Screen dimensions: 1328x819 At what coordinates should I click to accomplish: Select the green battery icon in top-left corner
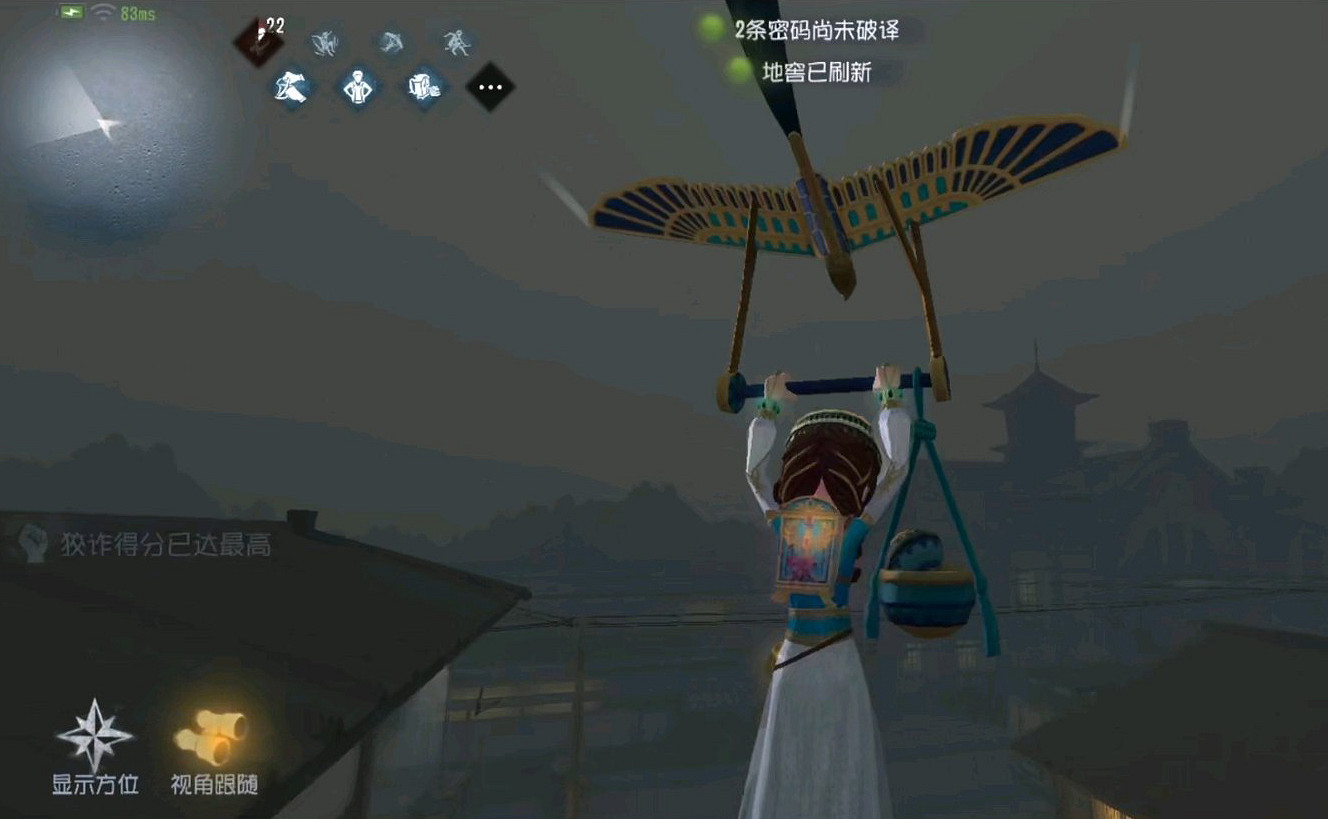(x=71, y=11)
